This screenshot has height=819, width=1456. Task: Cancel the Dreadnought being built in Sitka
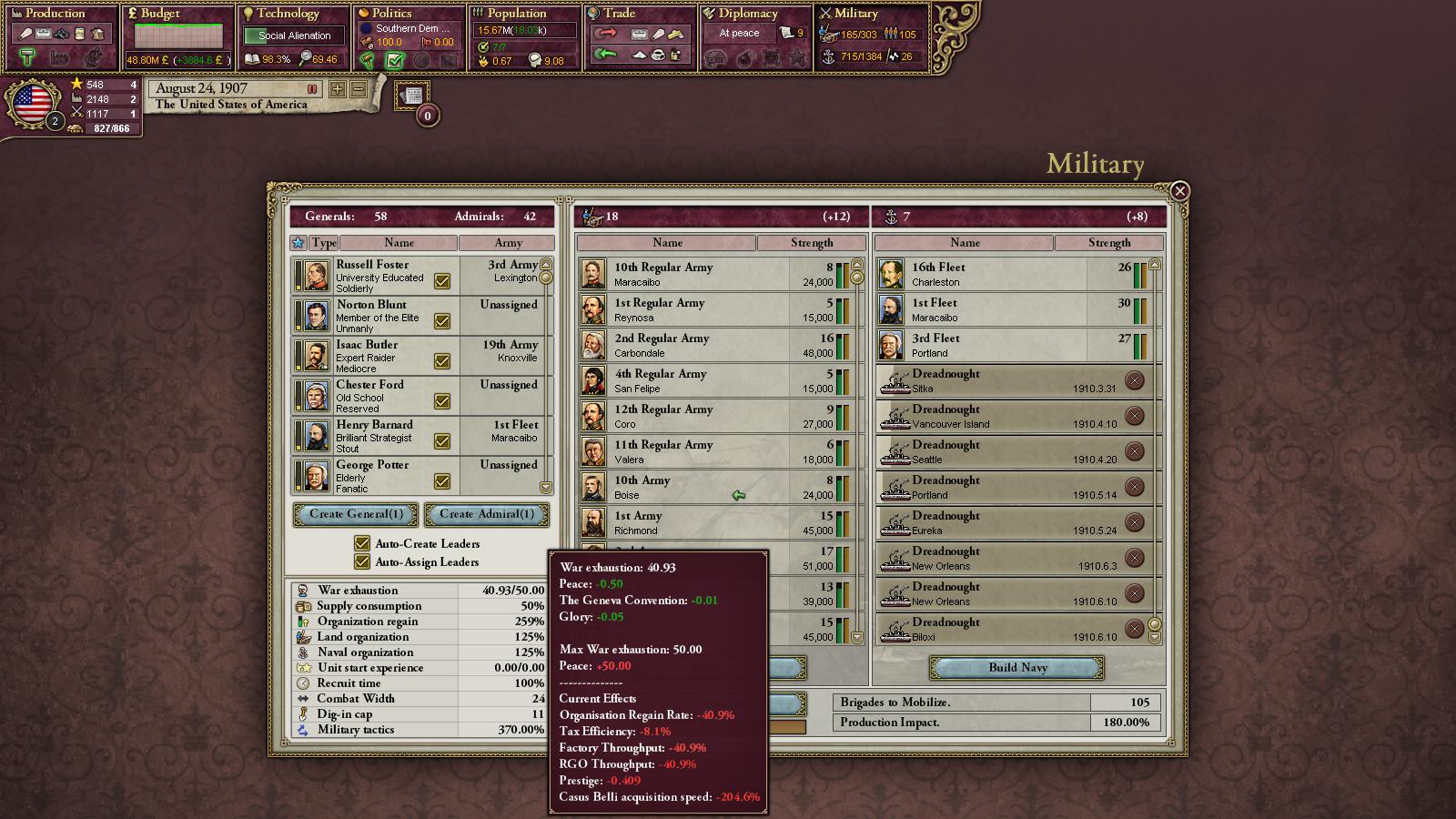point(1134,380)
